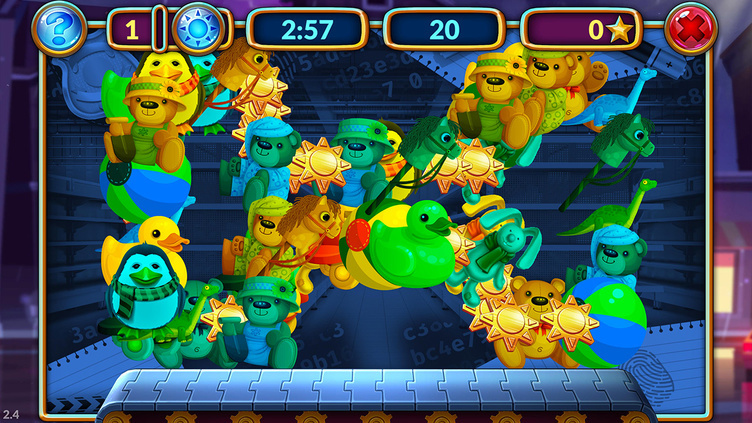Close the level with the red X

[690, 28]
